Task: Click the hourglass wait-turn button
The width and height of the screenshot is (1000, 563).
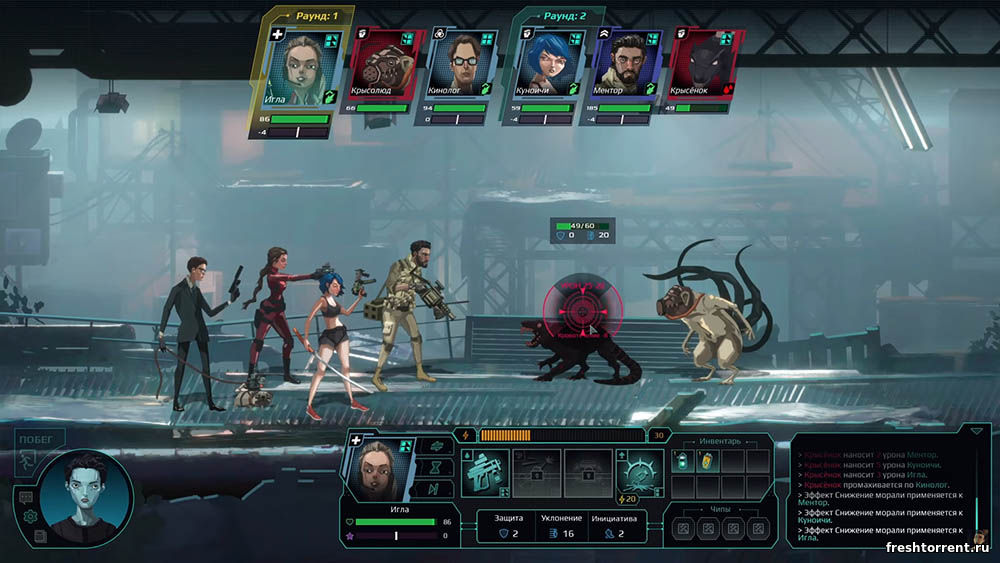Action: [433, 467]
